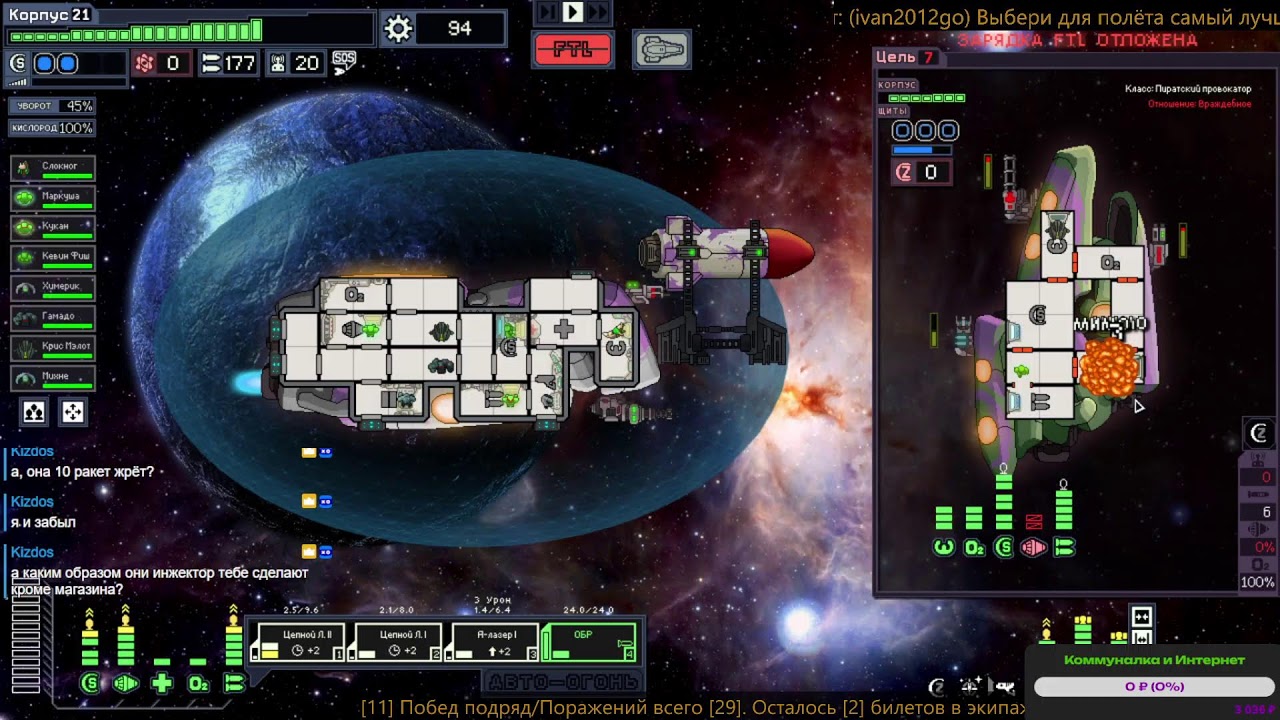Select crew member Слокног

pyautogui.click(x=53, y=168)
